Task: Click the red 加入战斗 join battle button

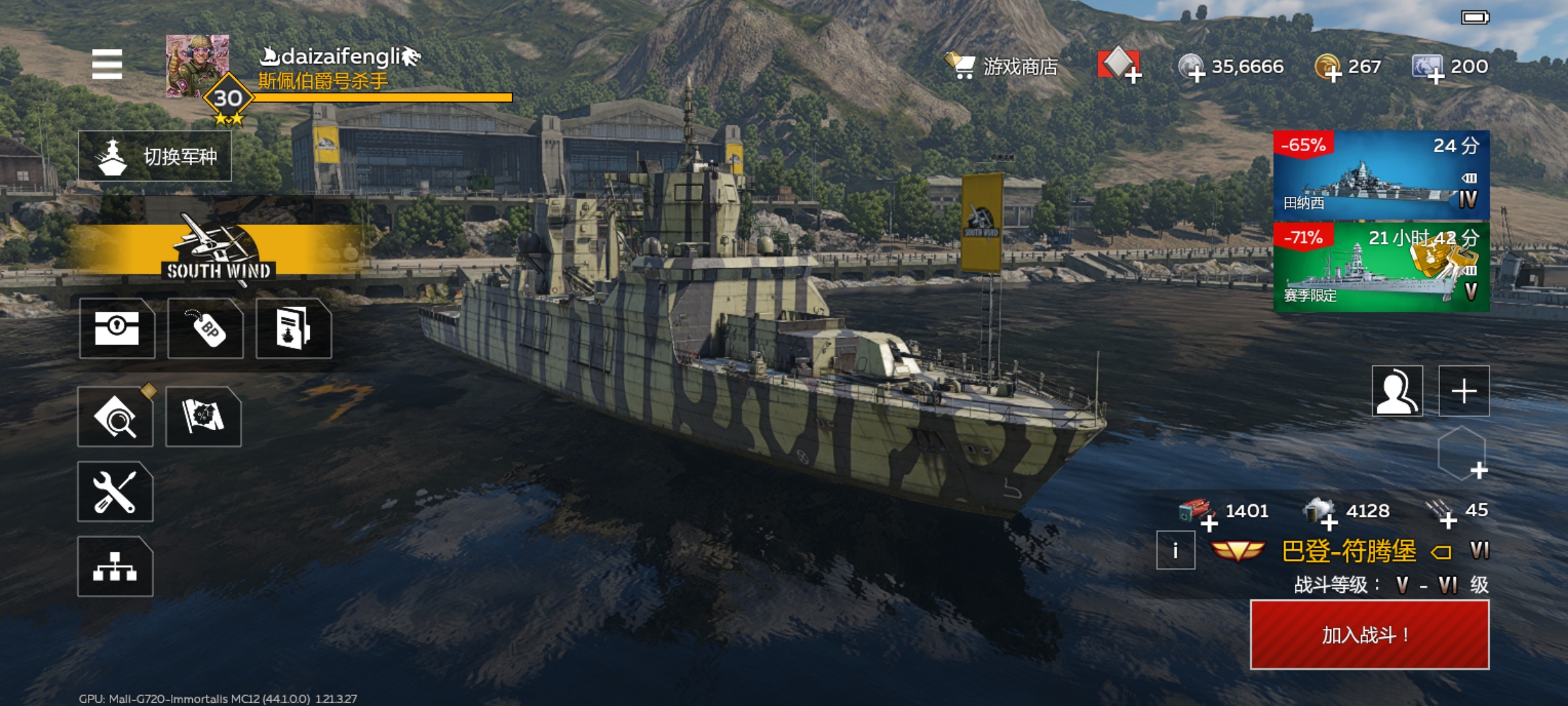Action: 1369,635
